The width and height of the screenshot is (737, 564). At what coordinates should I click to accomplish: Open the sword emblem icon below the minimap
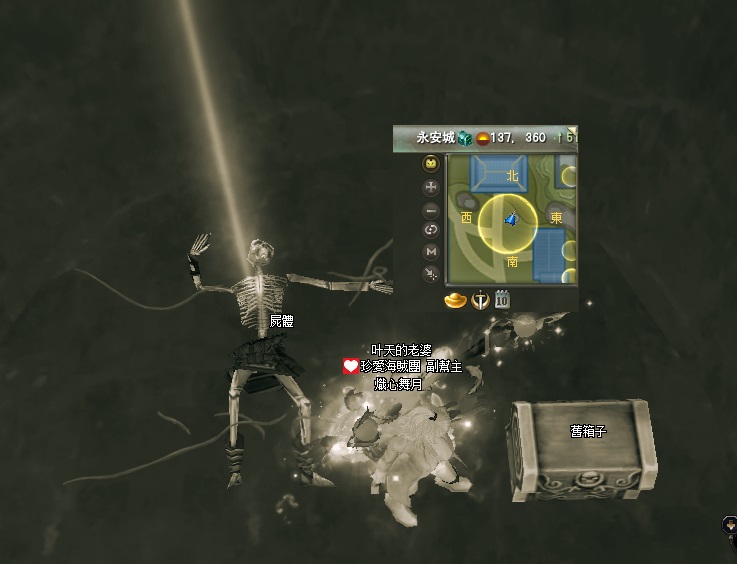[480, 299]
